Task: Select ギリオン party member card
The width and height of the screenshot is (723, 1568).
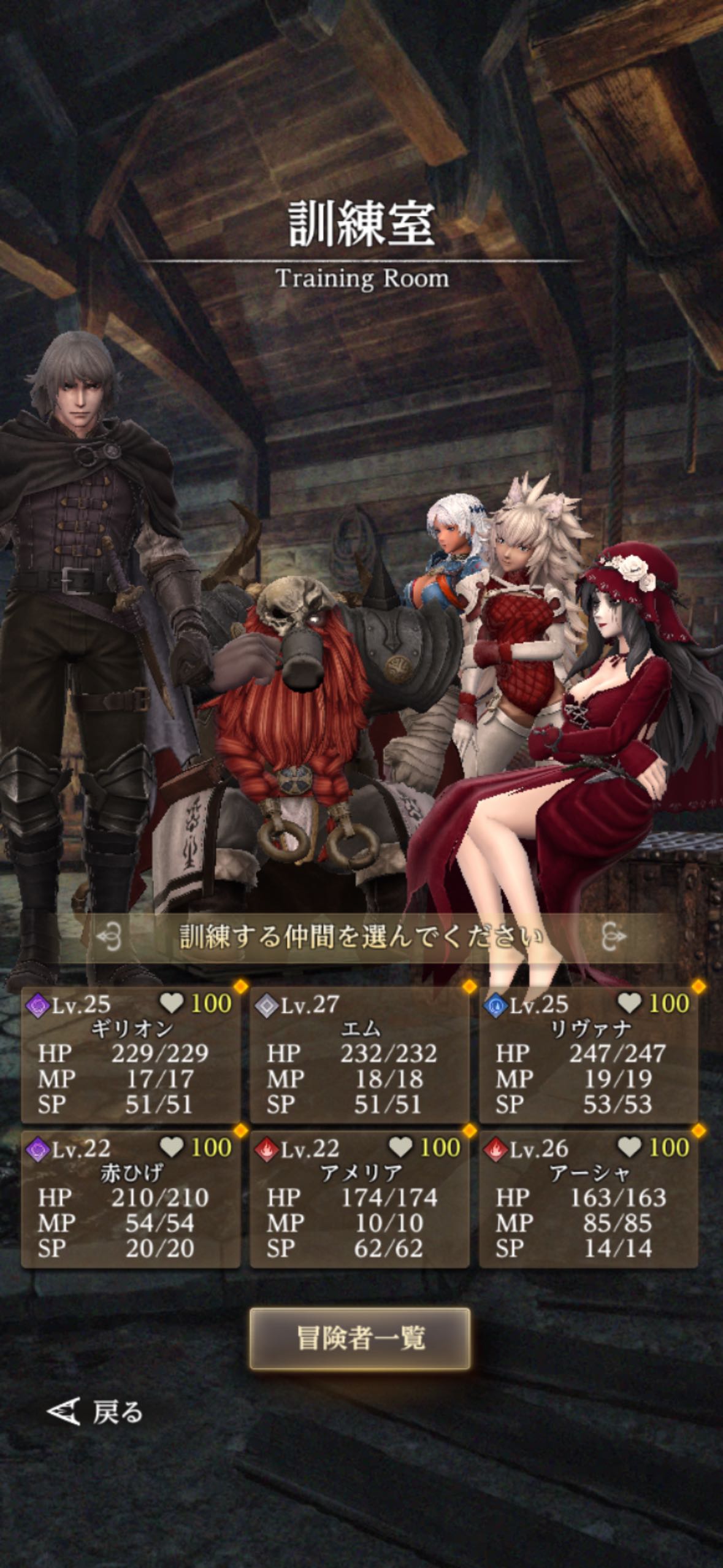Action: point(131,1054)
